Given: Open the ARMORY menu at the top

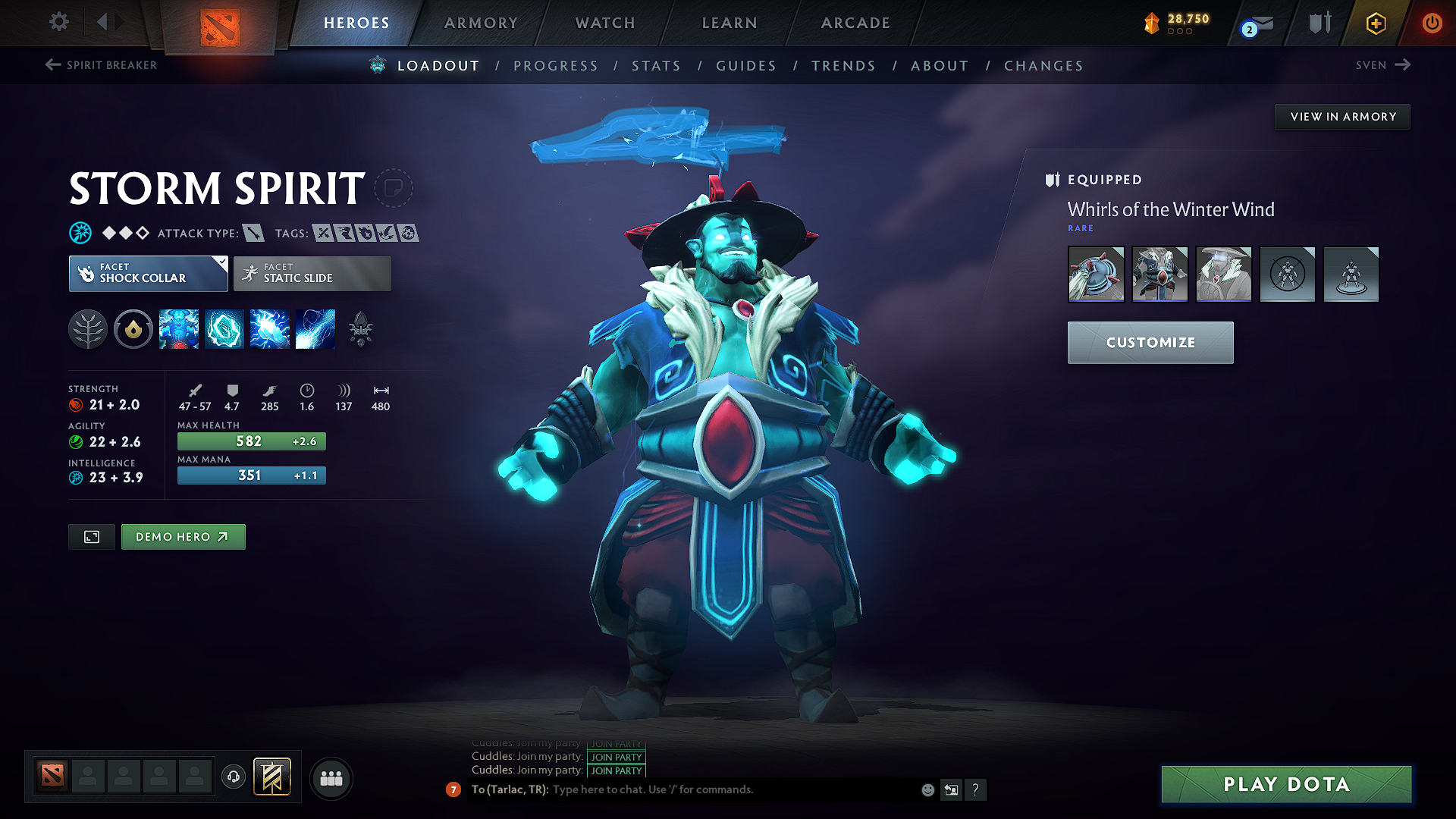Looking at the screenshot, I should pyautogui.click(x=481, y=23).
